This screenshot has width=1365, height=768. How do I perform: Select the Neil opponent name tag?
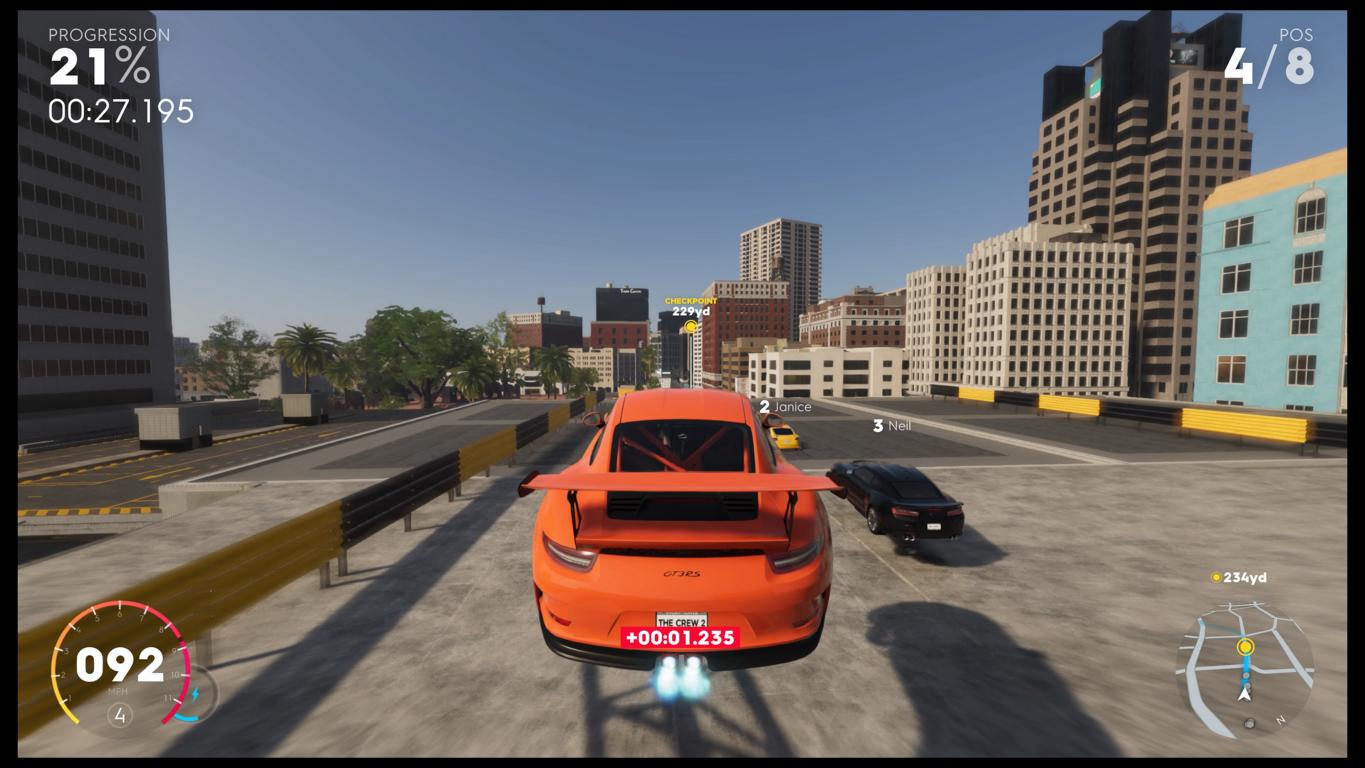[x=892, y=426]
